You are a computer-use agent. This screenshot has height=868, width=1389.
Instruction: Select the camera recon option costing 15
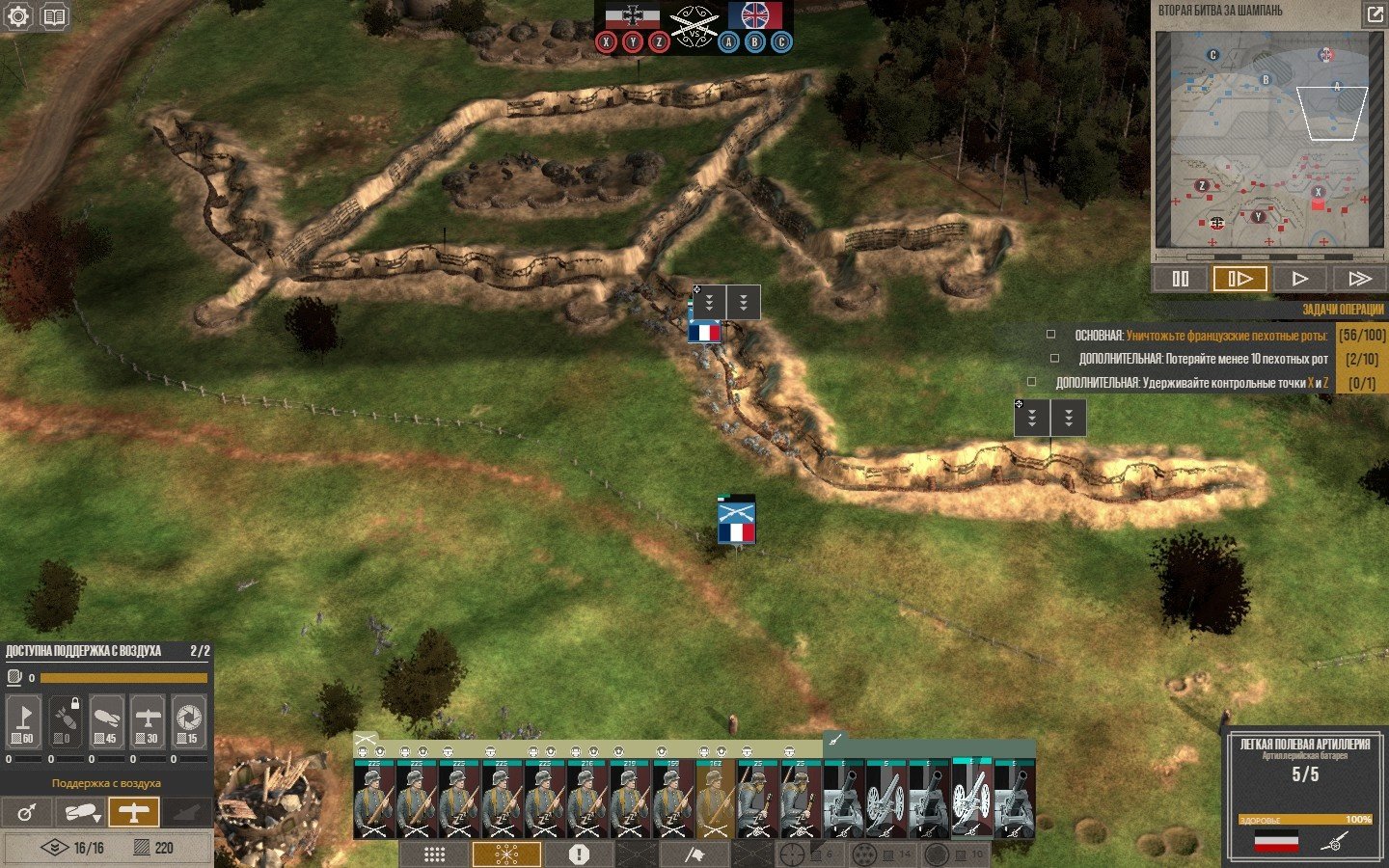pos(189,720)
